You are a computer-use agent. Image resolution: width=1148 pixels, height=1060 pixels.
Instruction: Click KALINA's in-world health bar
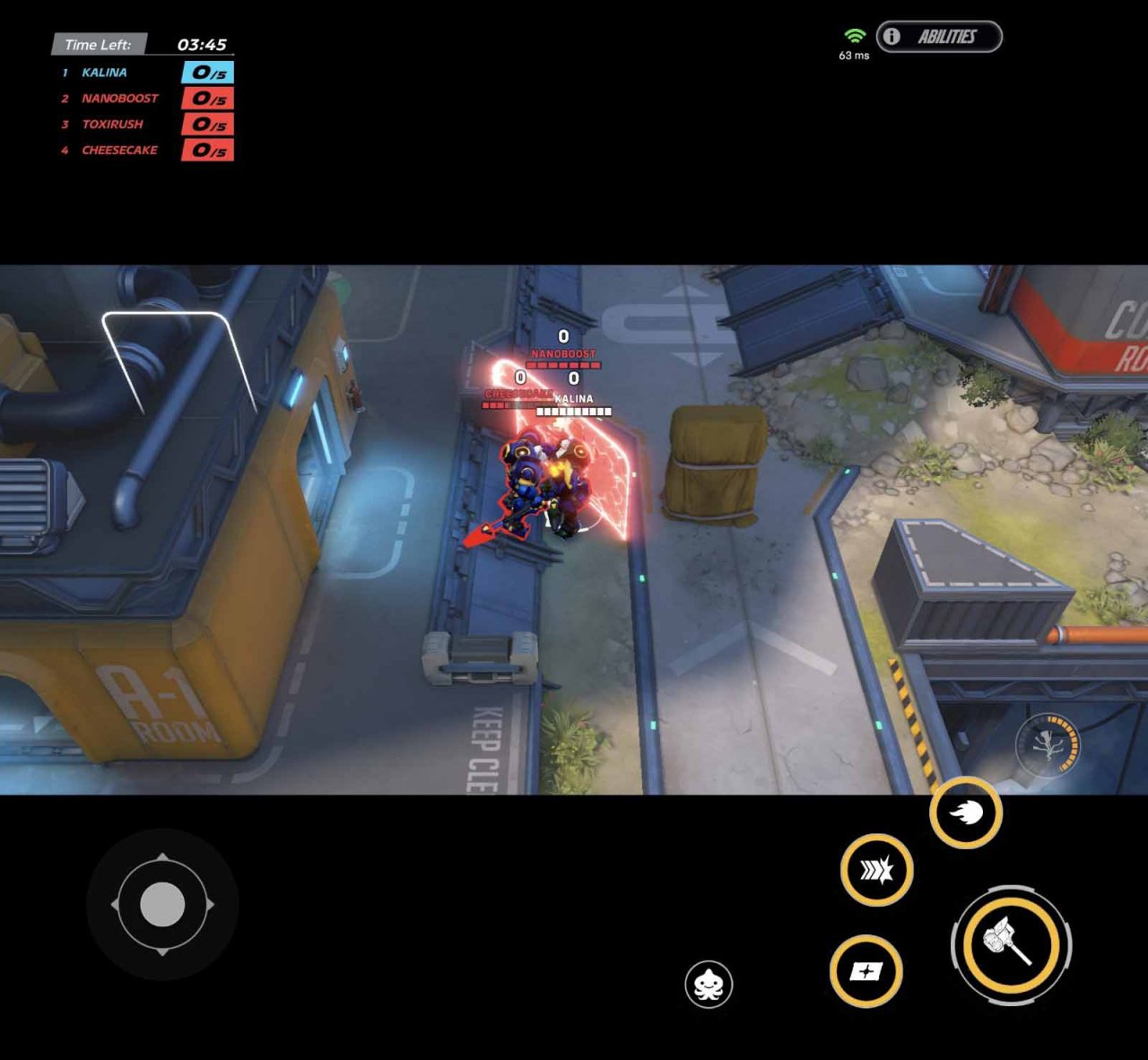(x=574, y=410)
